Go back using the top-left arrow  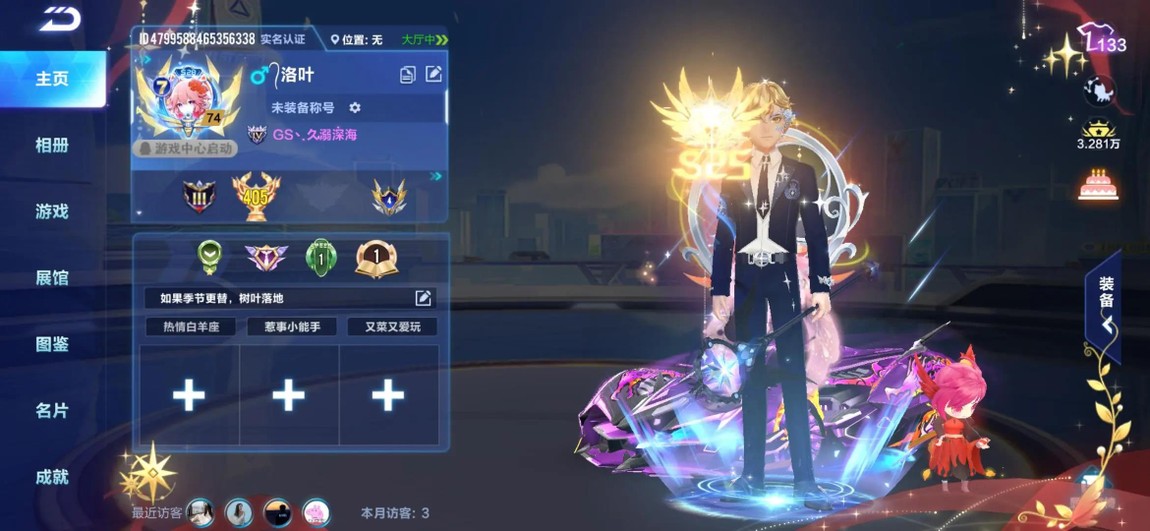(60, 19)
